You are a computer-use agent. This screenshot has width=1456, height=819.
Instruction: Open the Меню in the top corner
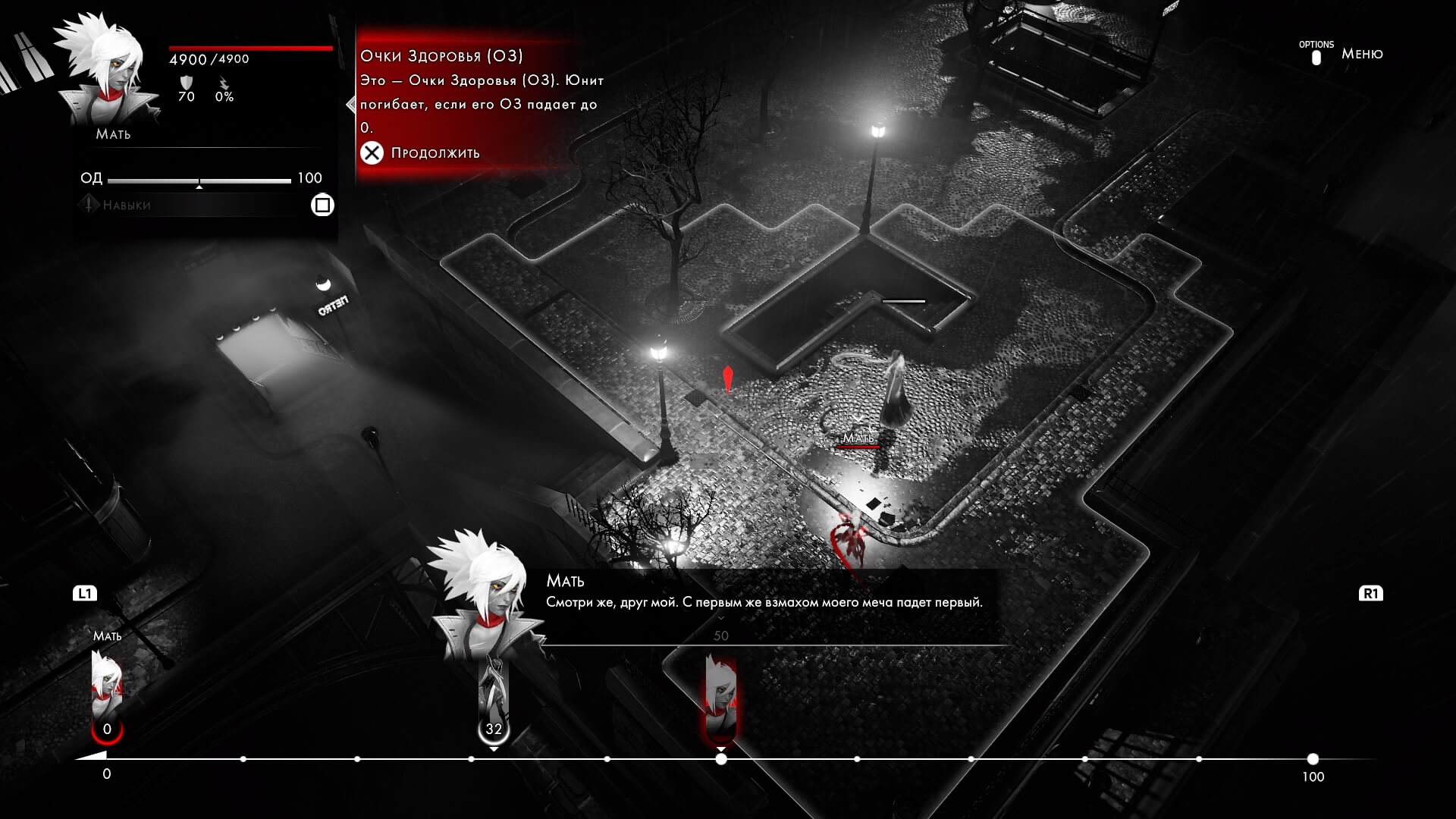click(x=1361, y=54)
